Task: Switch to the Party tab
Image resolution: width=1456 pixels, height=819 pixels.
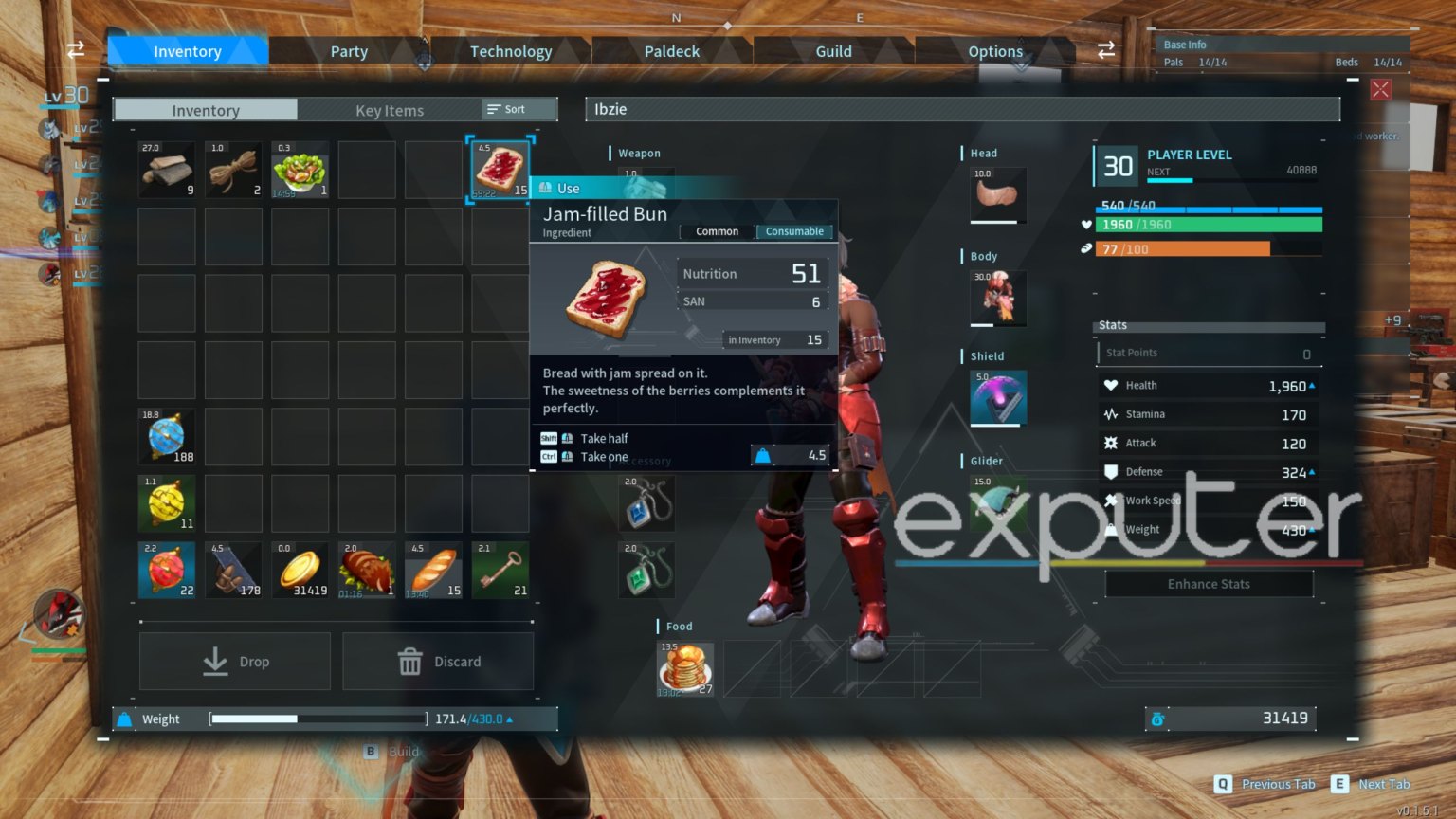Action: coord(349,51)
